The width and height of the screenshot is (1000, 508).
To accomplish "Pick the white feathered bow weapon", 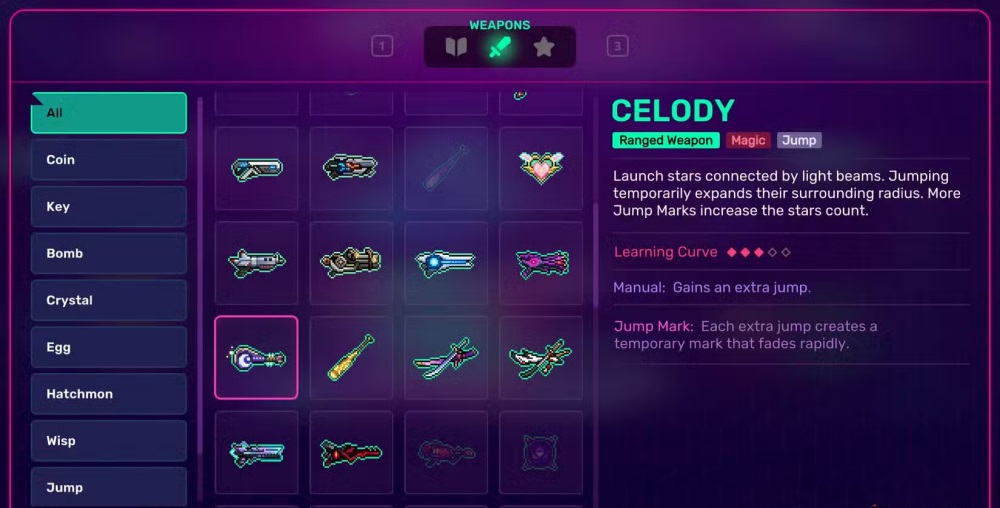I will point(540,357).
